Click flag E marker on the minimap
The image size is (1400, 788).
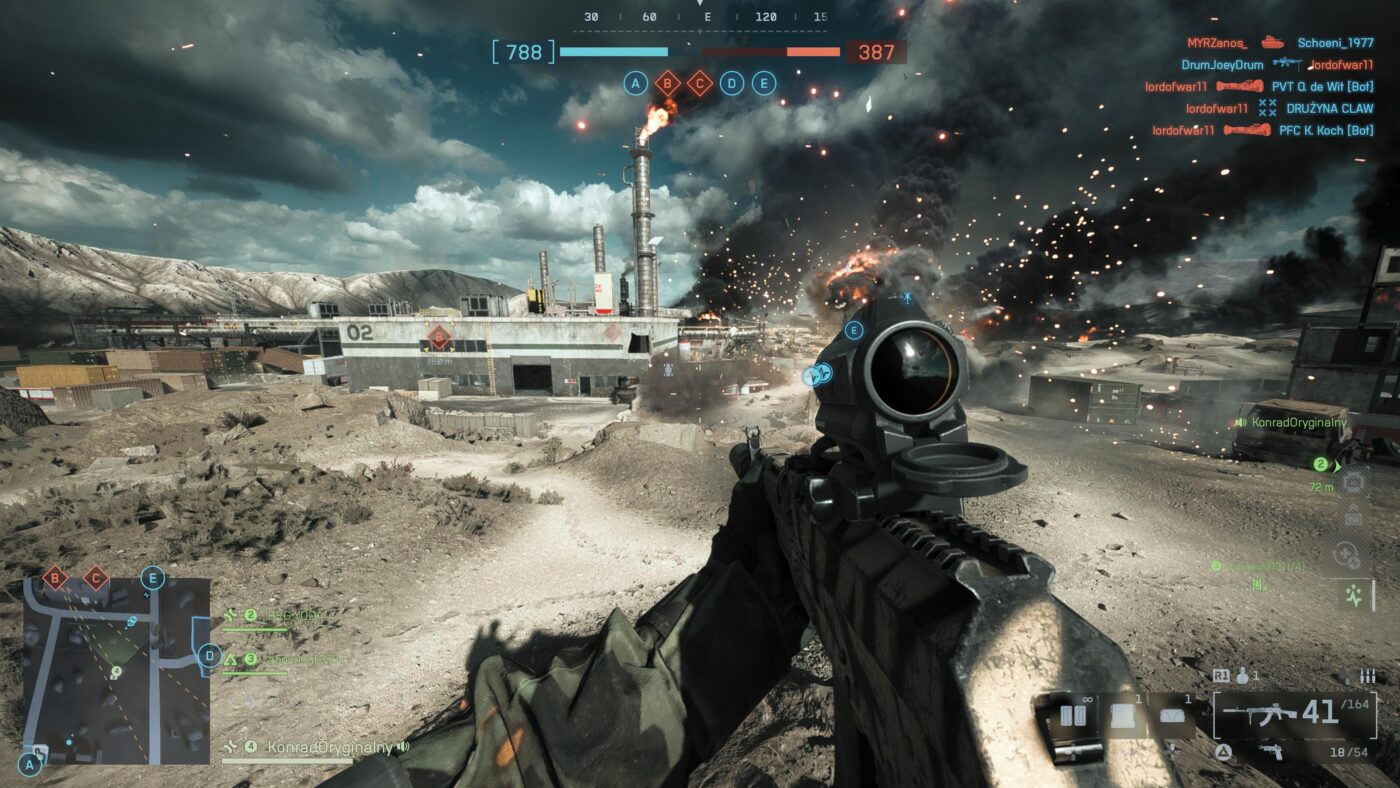(152, 577)
